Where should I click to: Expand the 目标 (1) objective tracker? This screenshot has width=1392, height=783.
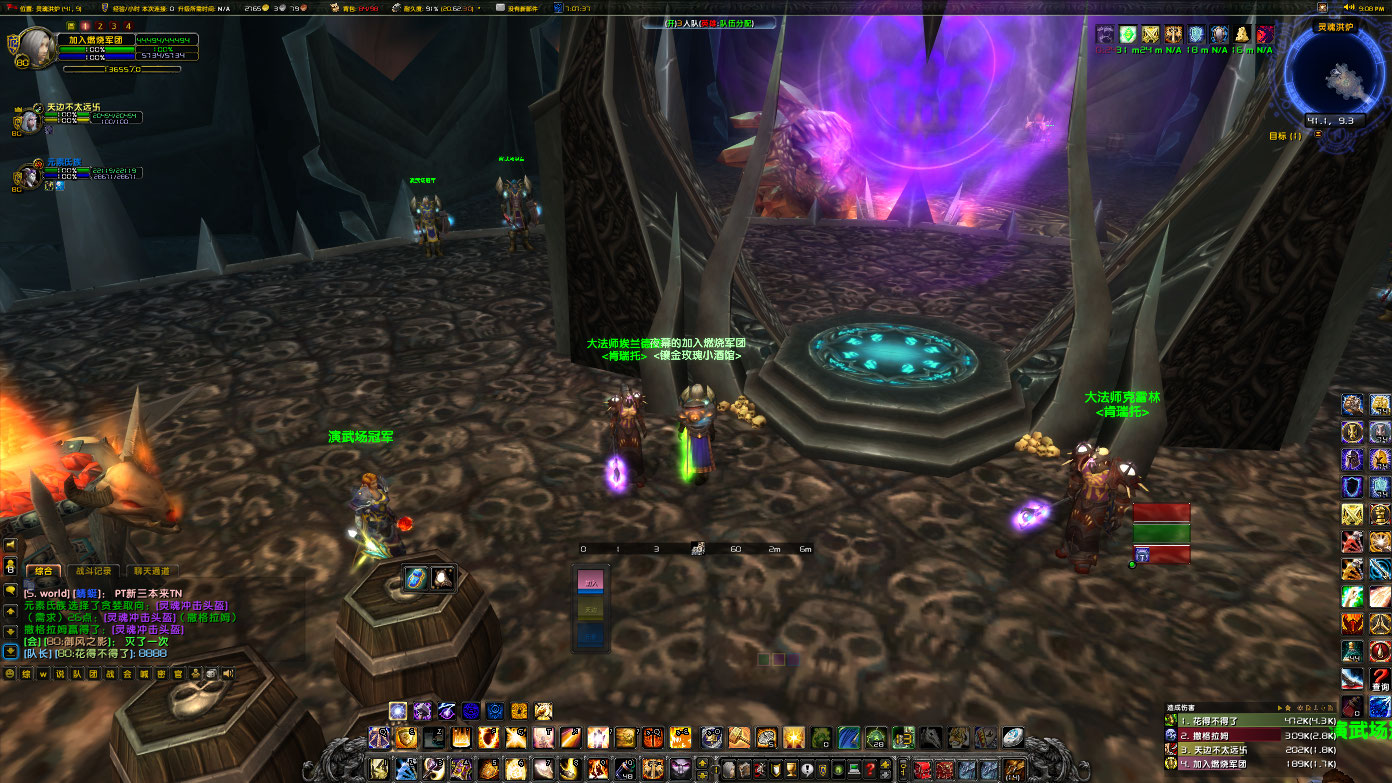[1286, 136]
